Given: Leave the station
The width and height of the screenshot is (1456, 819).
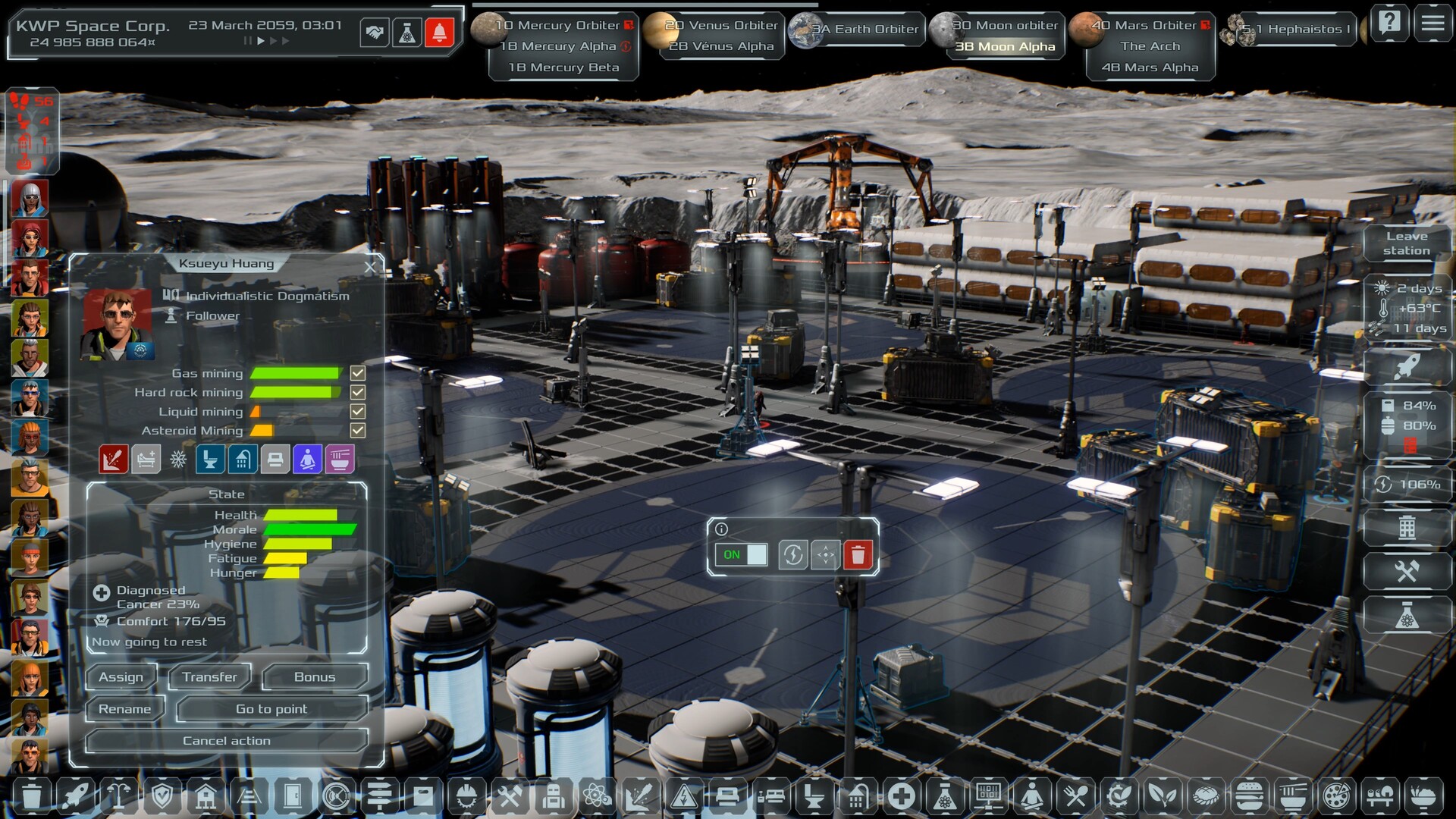Looking at the screenshot, I should tap(1407, 243).
